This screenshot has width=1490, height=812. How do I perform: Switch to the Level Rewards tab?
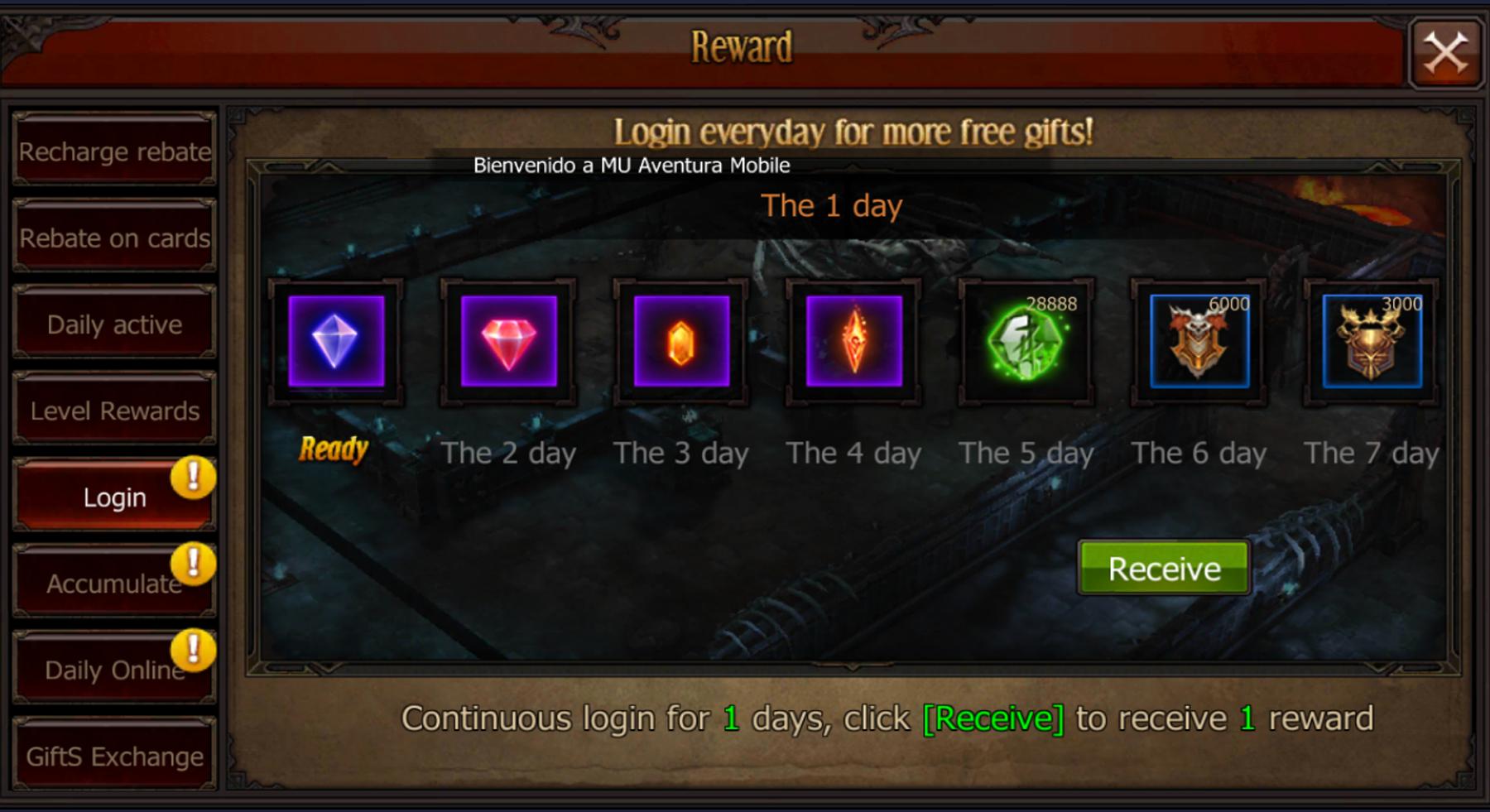click(114, 410)
